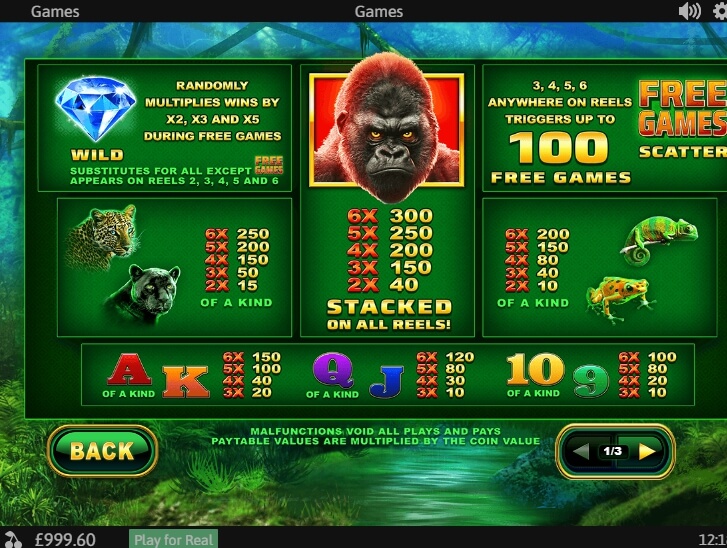The image size is (727, 548).
Task: Go to the next paytable page
Action: click(647, 451)
